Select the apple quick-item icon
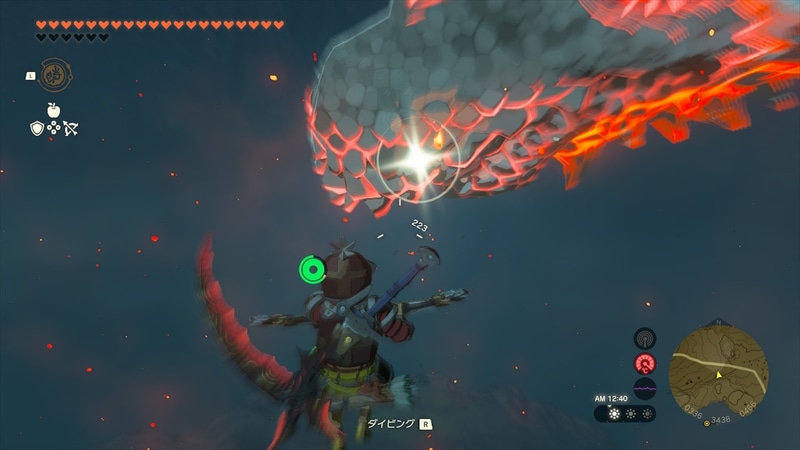Viewport: 800px width, 450px height. point(54,109)
